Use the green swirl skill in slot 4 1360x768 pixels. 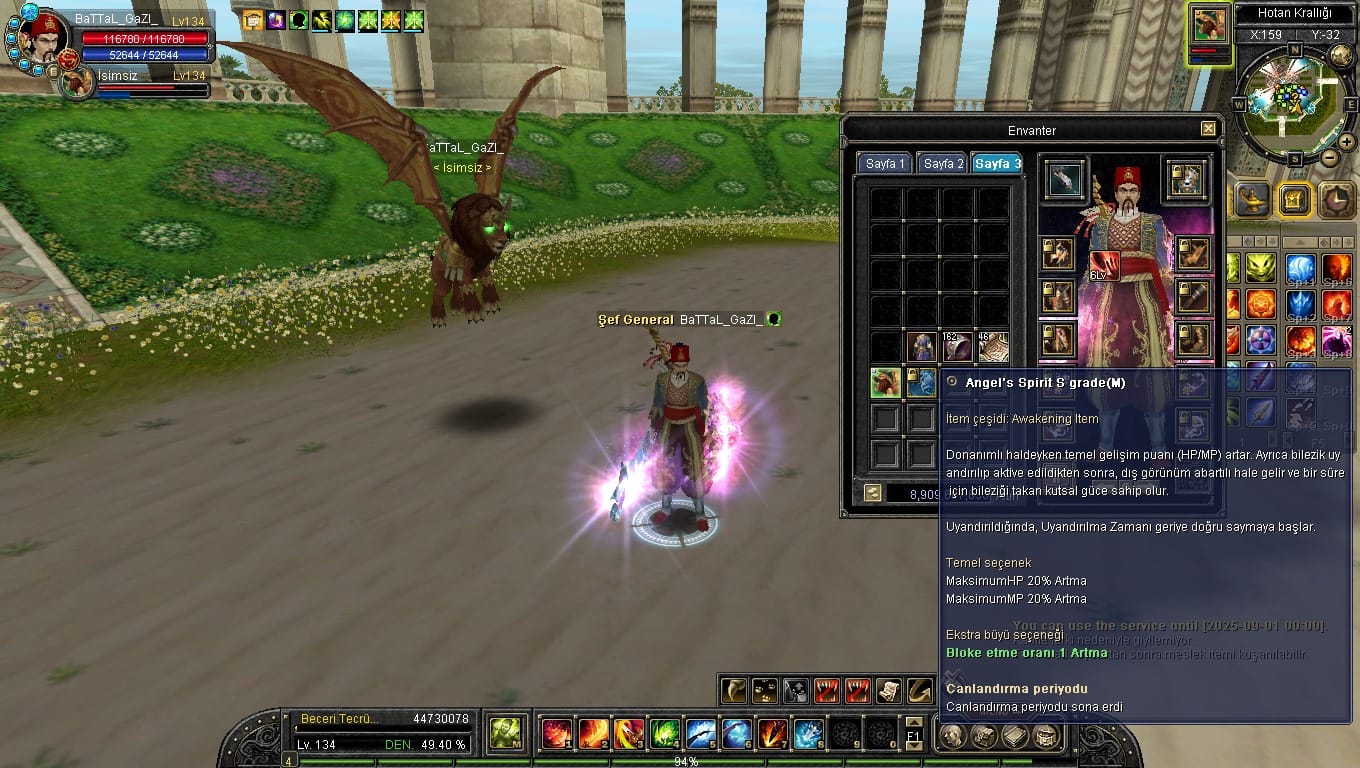(665, 734)
